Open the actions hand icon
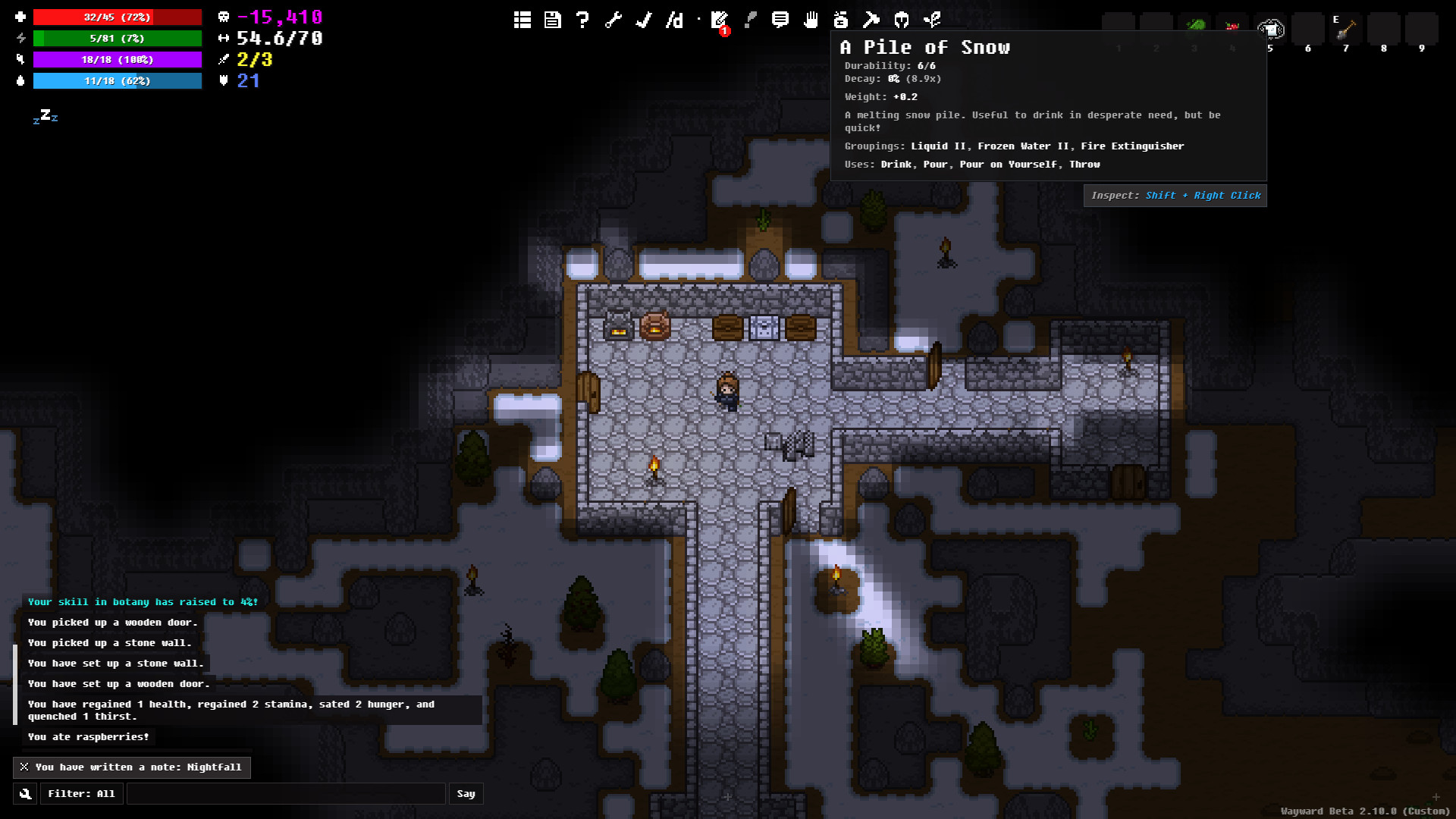Image resolution: width=1456 pixels, height=819 pixels. pyautogui.click(x=811, y=20)
